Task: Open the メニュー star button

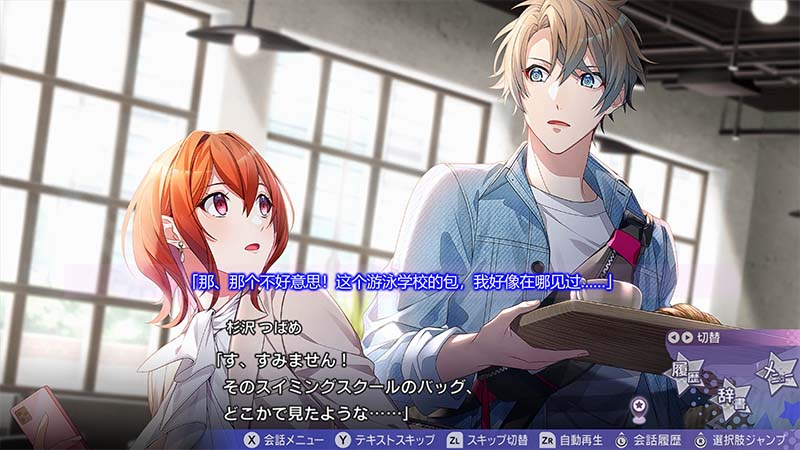Action: coord(777,370)
